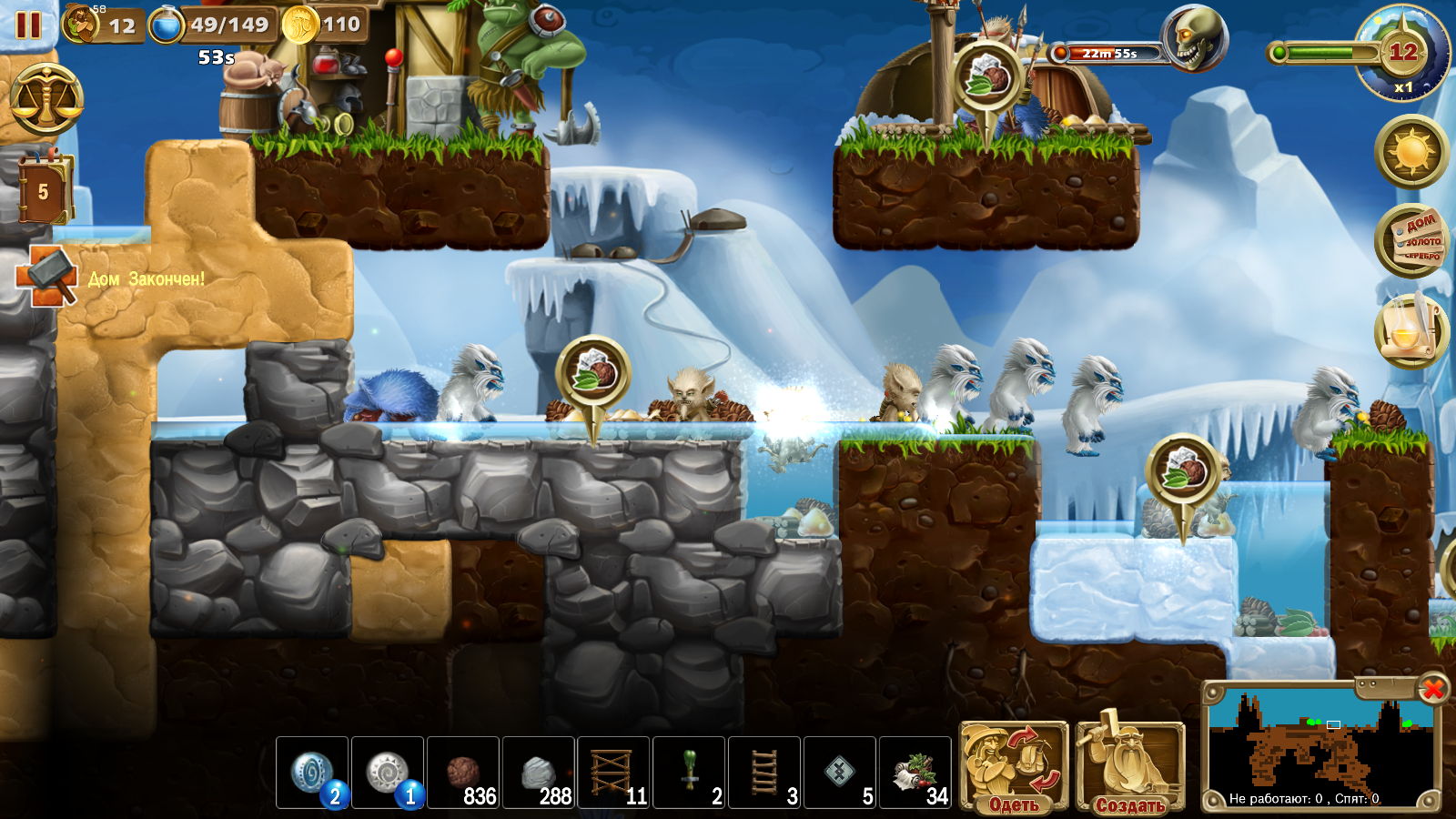Select the blue spiral rune slot
Image resolution: width=1456 pixels, height=819 pixels.
(312, 773)
